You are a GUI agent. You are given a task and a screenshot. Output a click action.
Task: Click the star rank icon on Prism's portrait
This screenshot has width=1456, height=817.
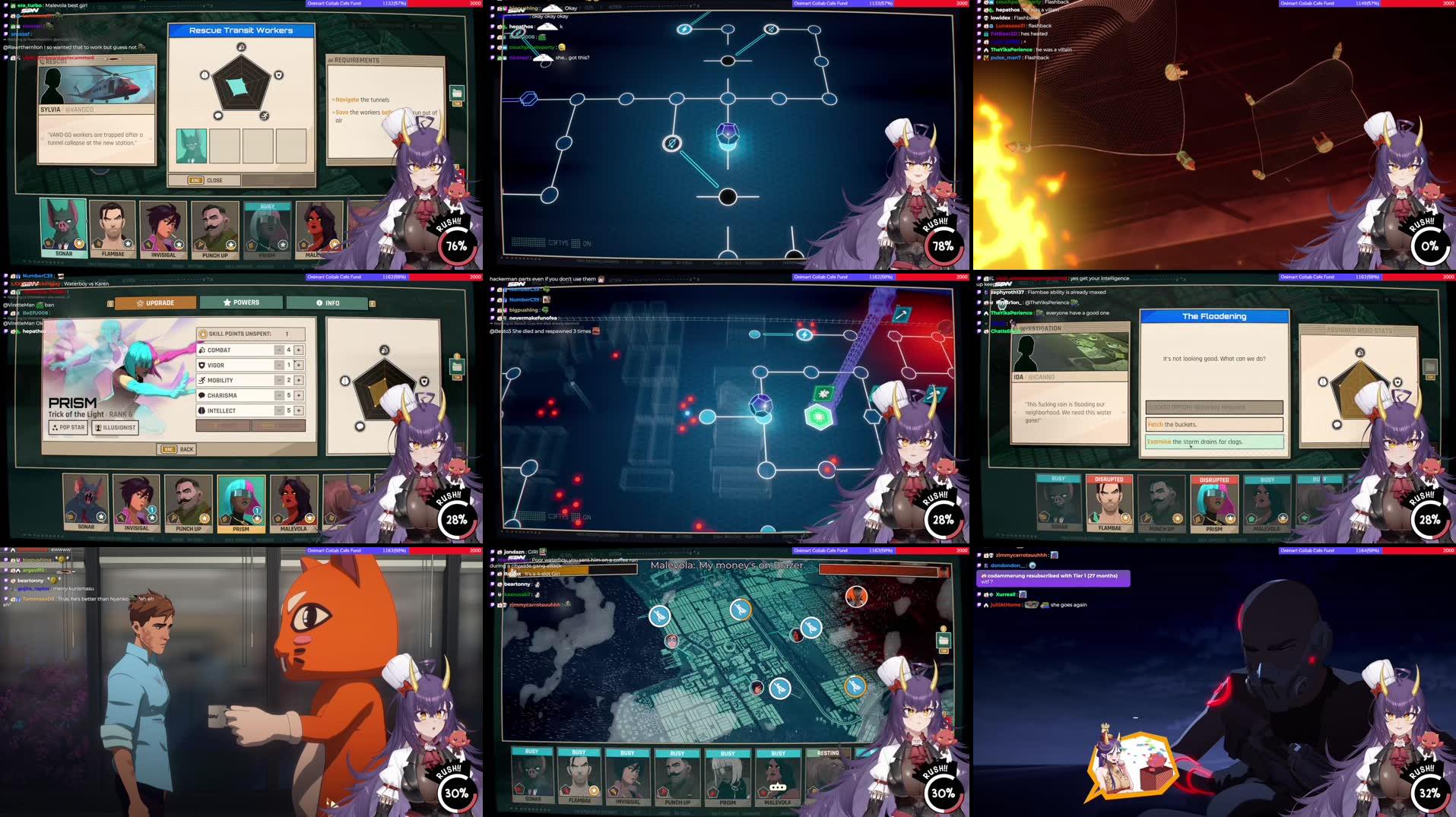point(258,520)
